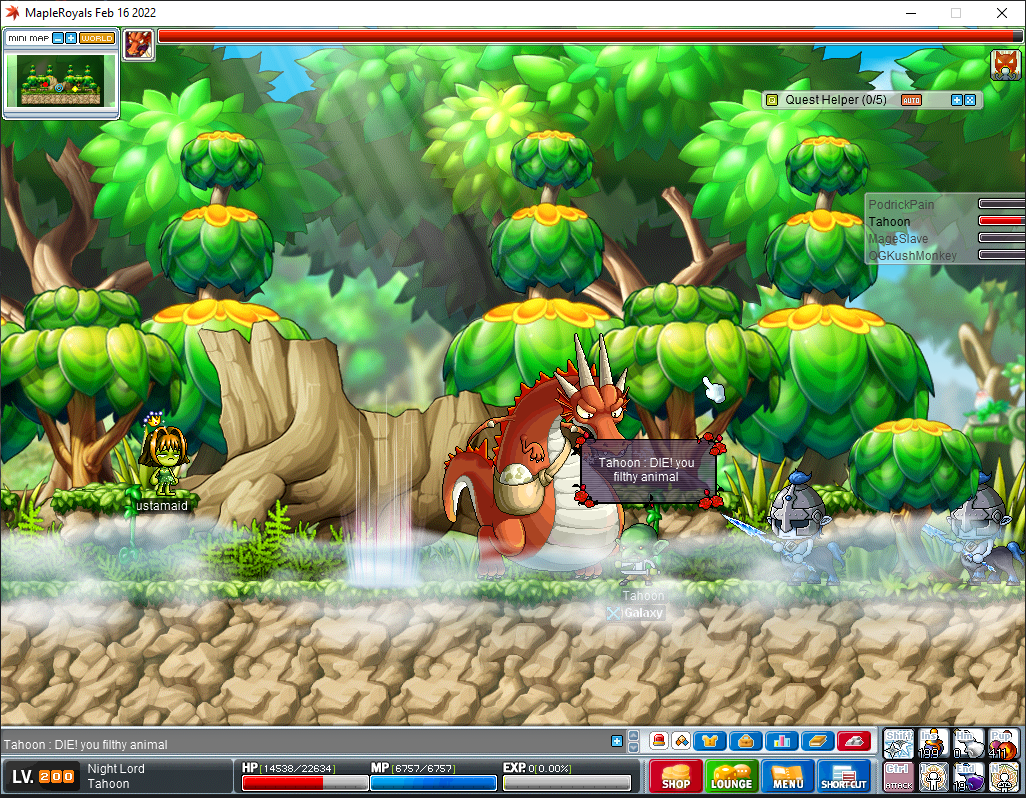Screen dimensions: 1026x798
Task: Click the minimap's minus button
Action: click(58, 38)
